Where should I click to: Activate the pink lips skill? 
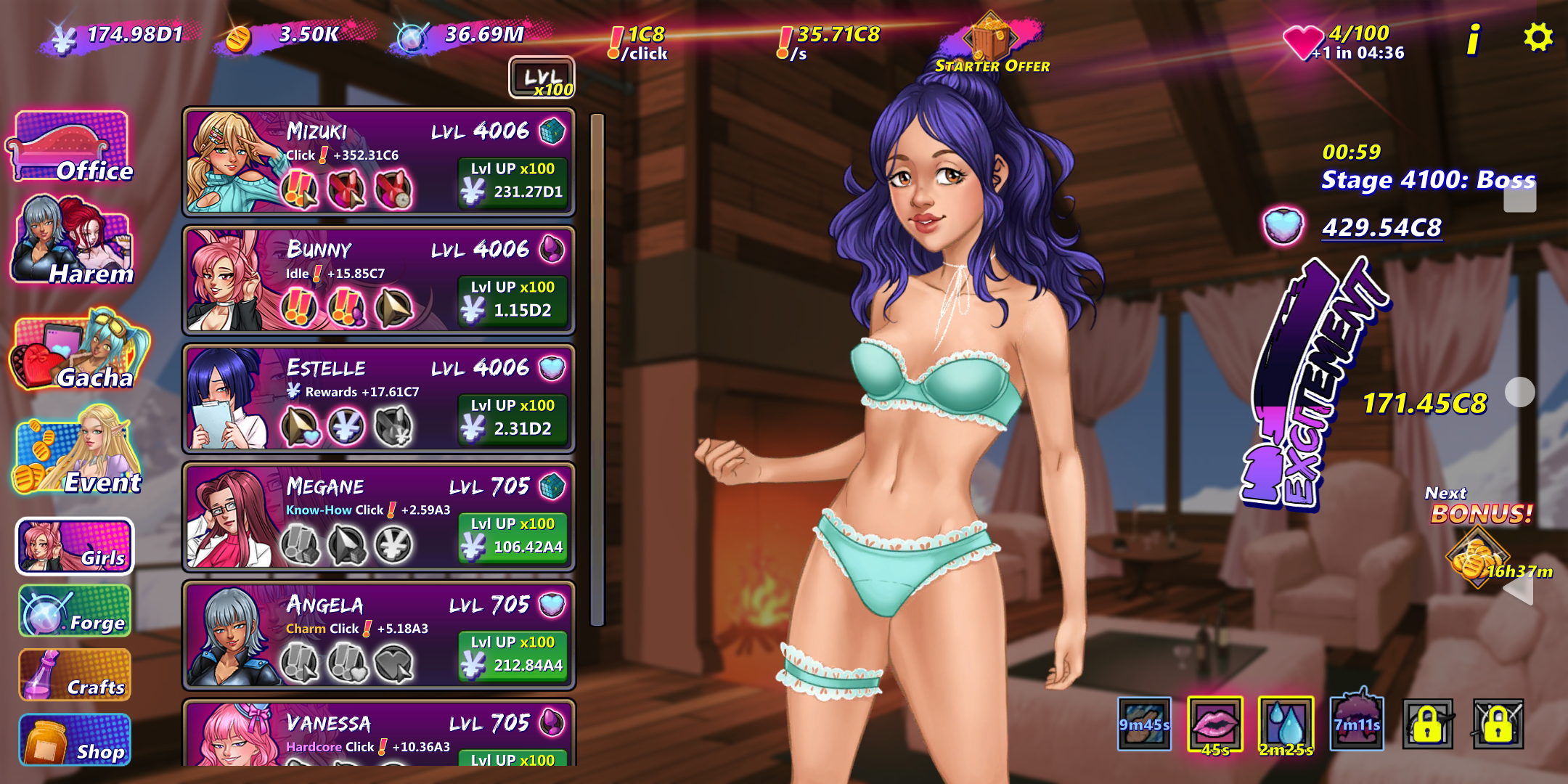tap(1215, 724)
